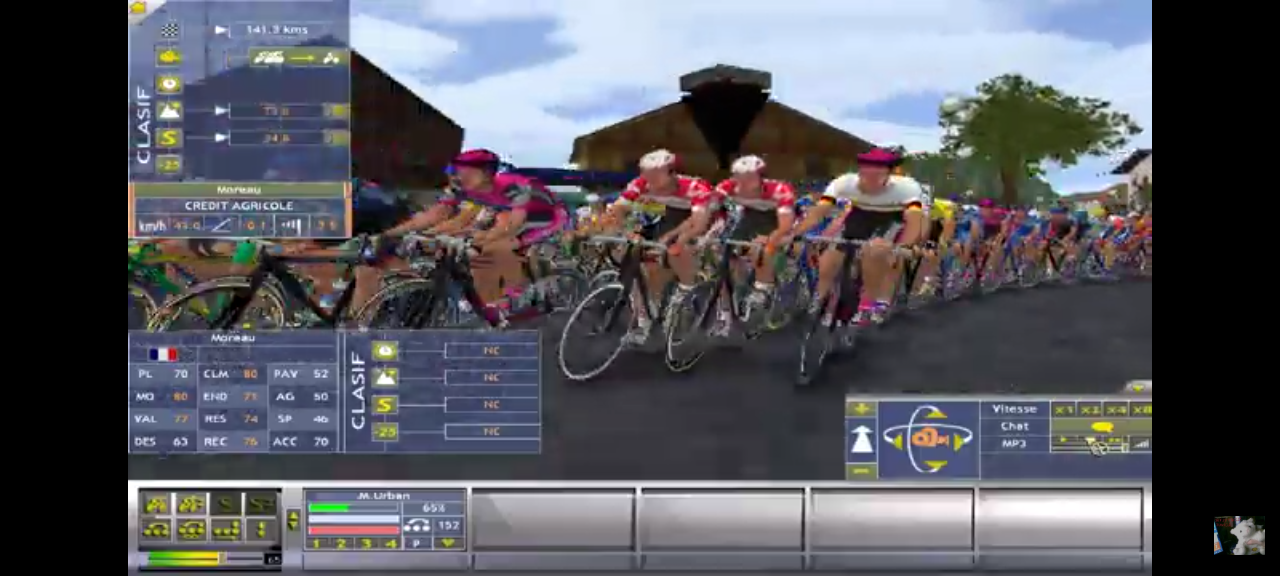Show the mountain classification in top panel

tap(169, 111)
